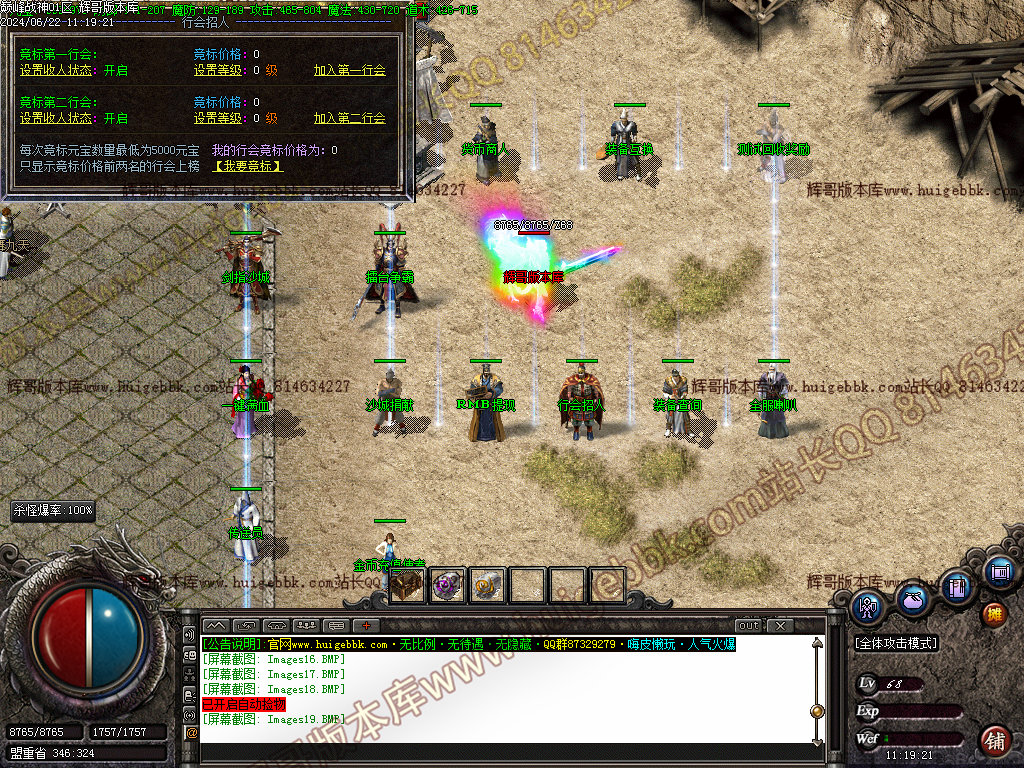Click 加入第一行会 to join the first guild
Screen dimensions: 1024x768
[349, 71]
